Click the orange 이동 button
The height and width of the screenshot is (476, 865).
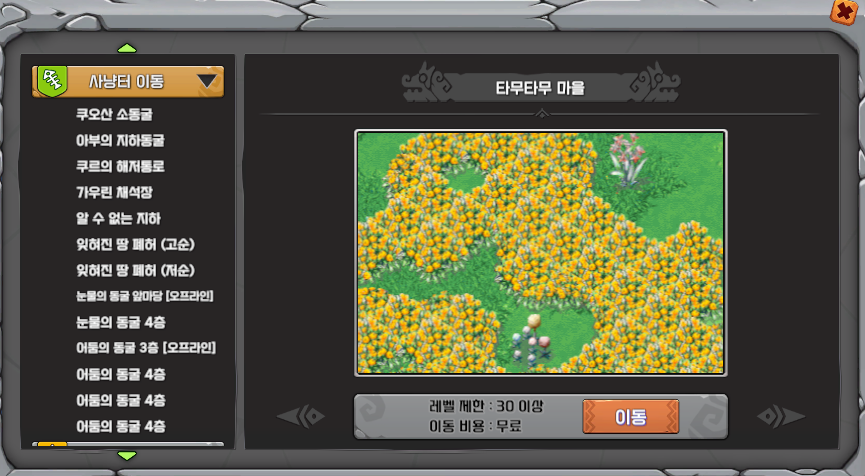click(630, 416)
